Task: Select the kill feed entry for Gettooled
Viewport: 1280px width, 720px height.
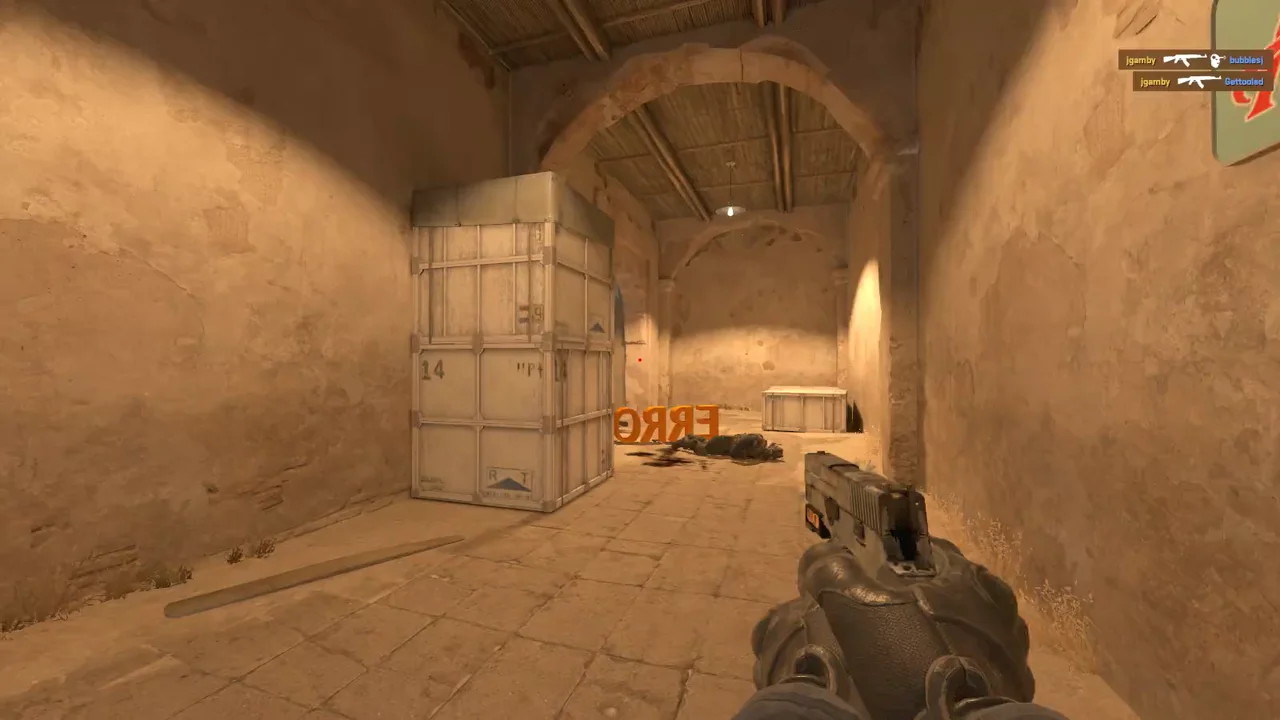Action: (x=1202, y=81)
